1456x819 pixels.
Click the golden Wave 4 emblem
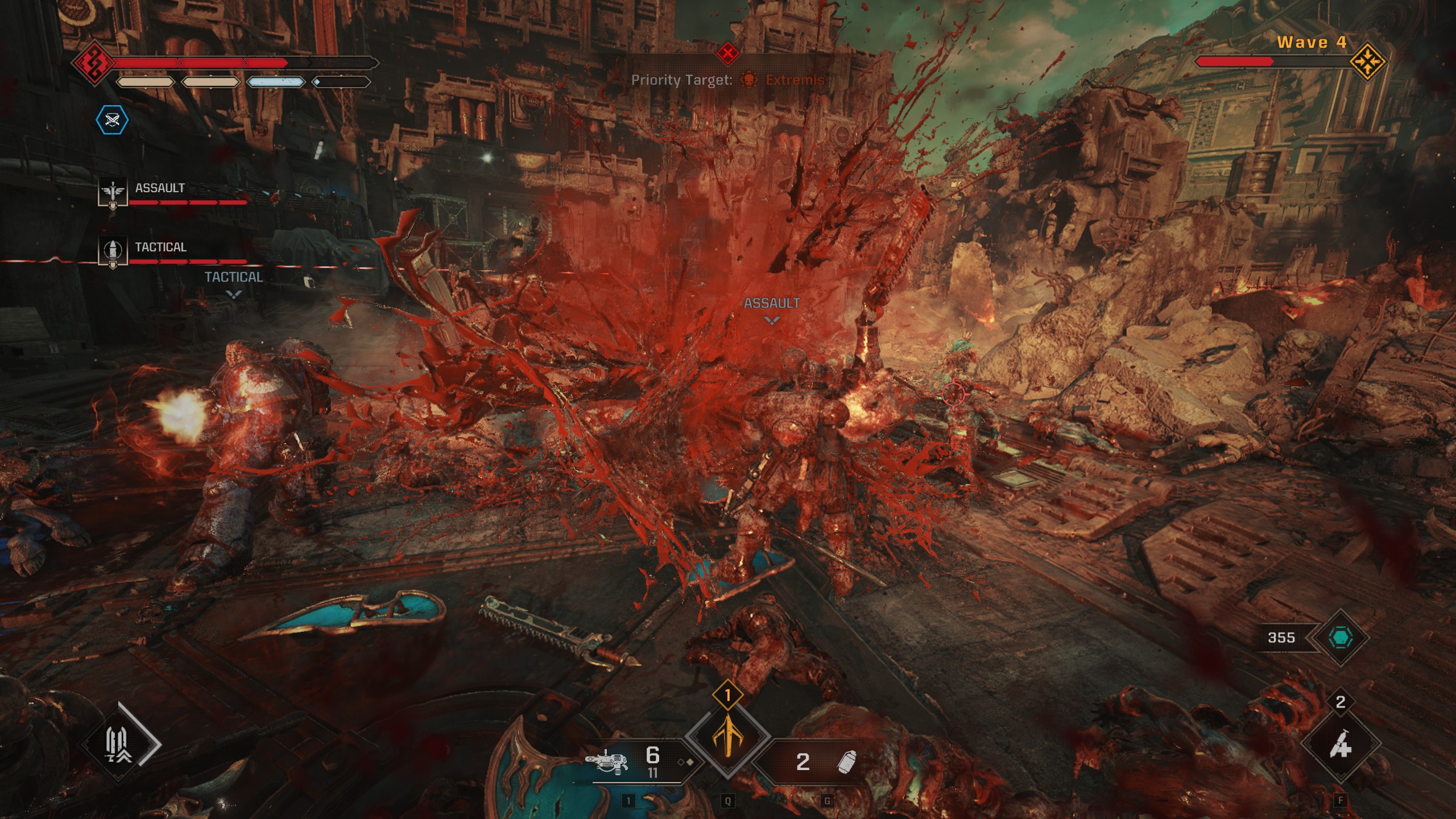[x=1368, y=61]
